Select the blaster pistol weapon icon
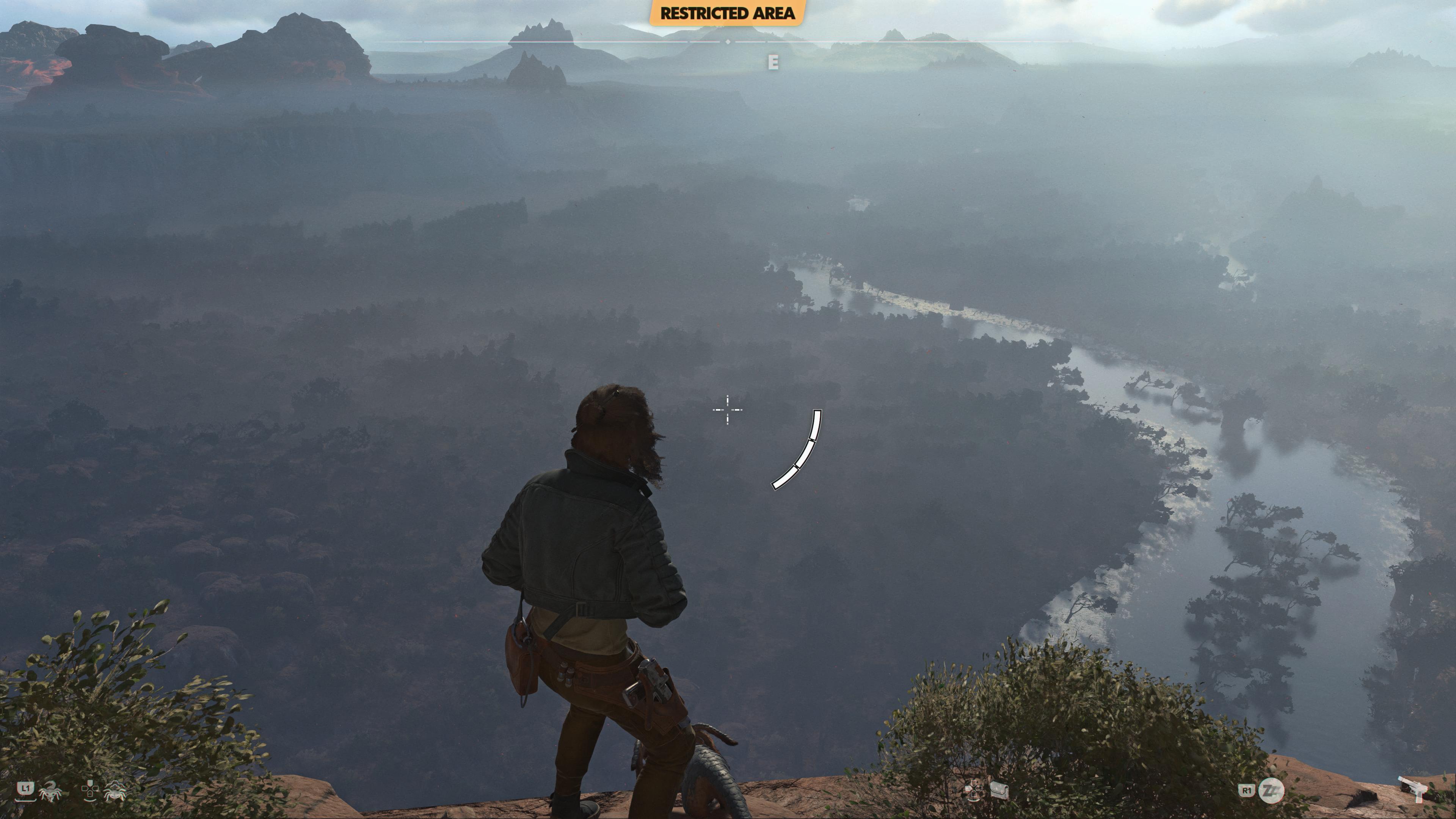The height and width of the screenshot is (819, 1456). [1412, 788]
